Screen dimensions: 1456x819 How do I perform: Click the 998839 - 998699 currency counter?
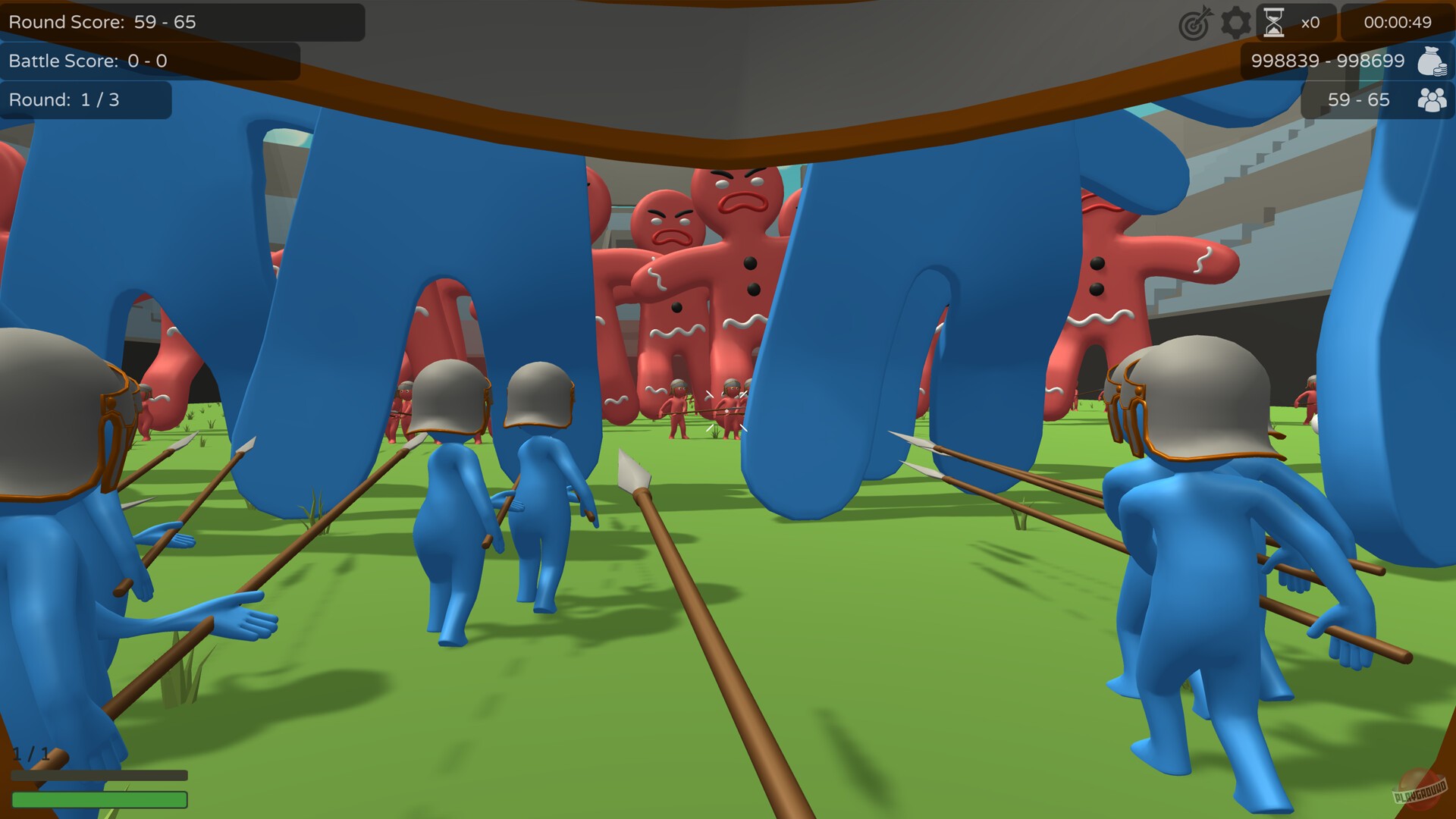click(1328, 61)
